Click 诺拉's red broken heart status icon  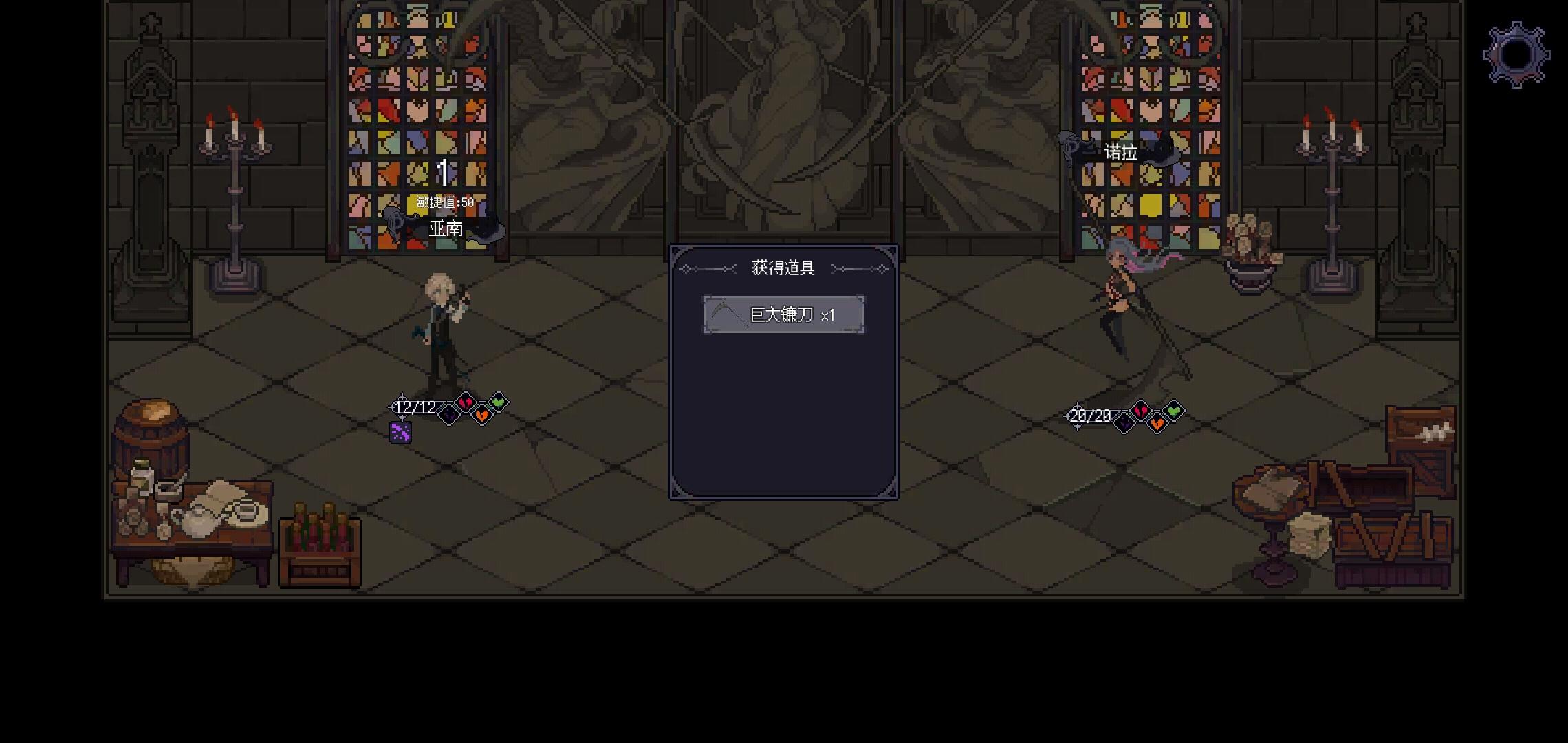click(1140, 410)
